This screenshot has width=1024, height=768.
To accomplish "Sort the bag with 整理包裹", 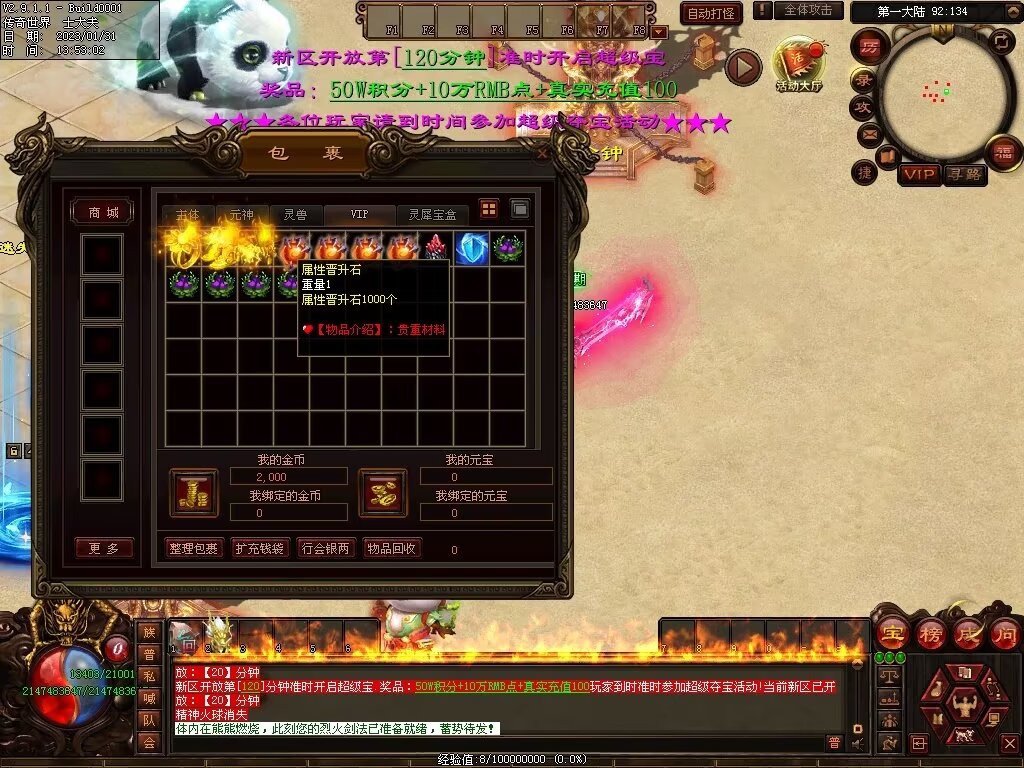I will pyautogui.click(x=192, y=548).
